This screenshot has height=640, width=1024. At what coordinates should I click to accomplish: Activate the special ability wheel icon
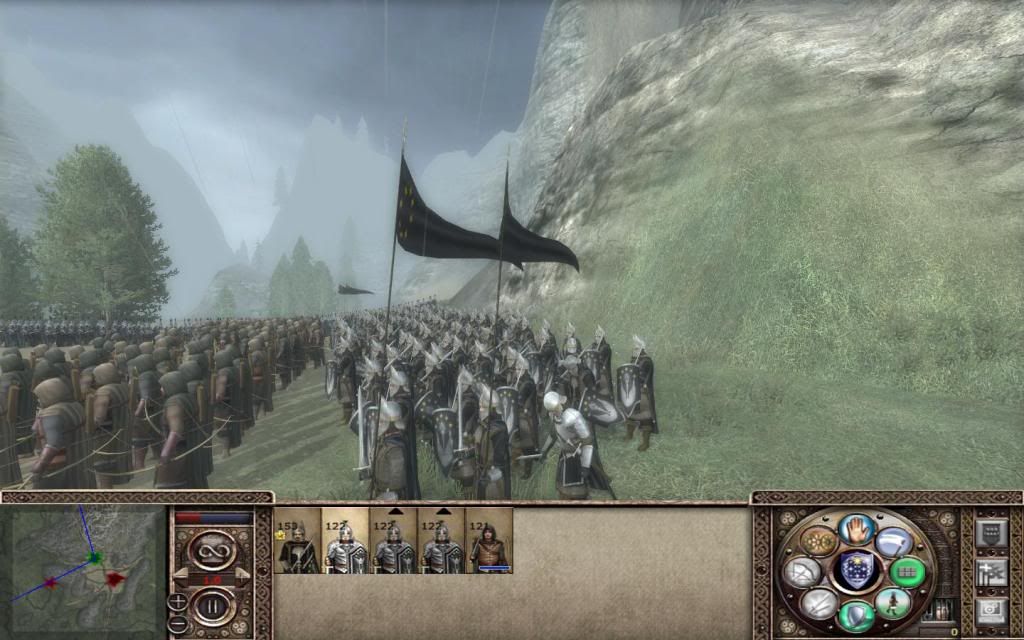pyautogui.click(x=818, y=542)
